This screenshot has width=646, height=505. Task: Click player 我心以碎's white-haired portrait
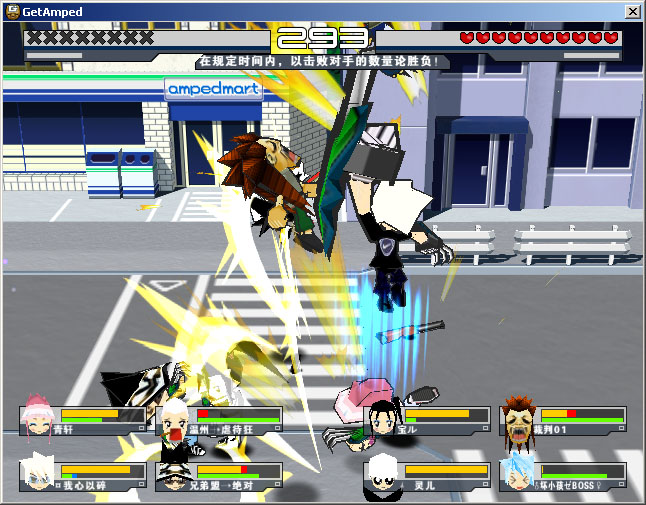[x=39, y=475]
